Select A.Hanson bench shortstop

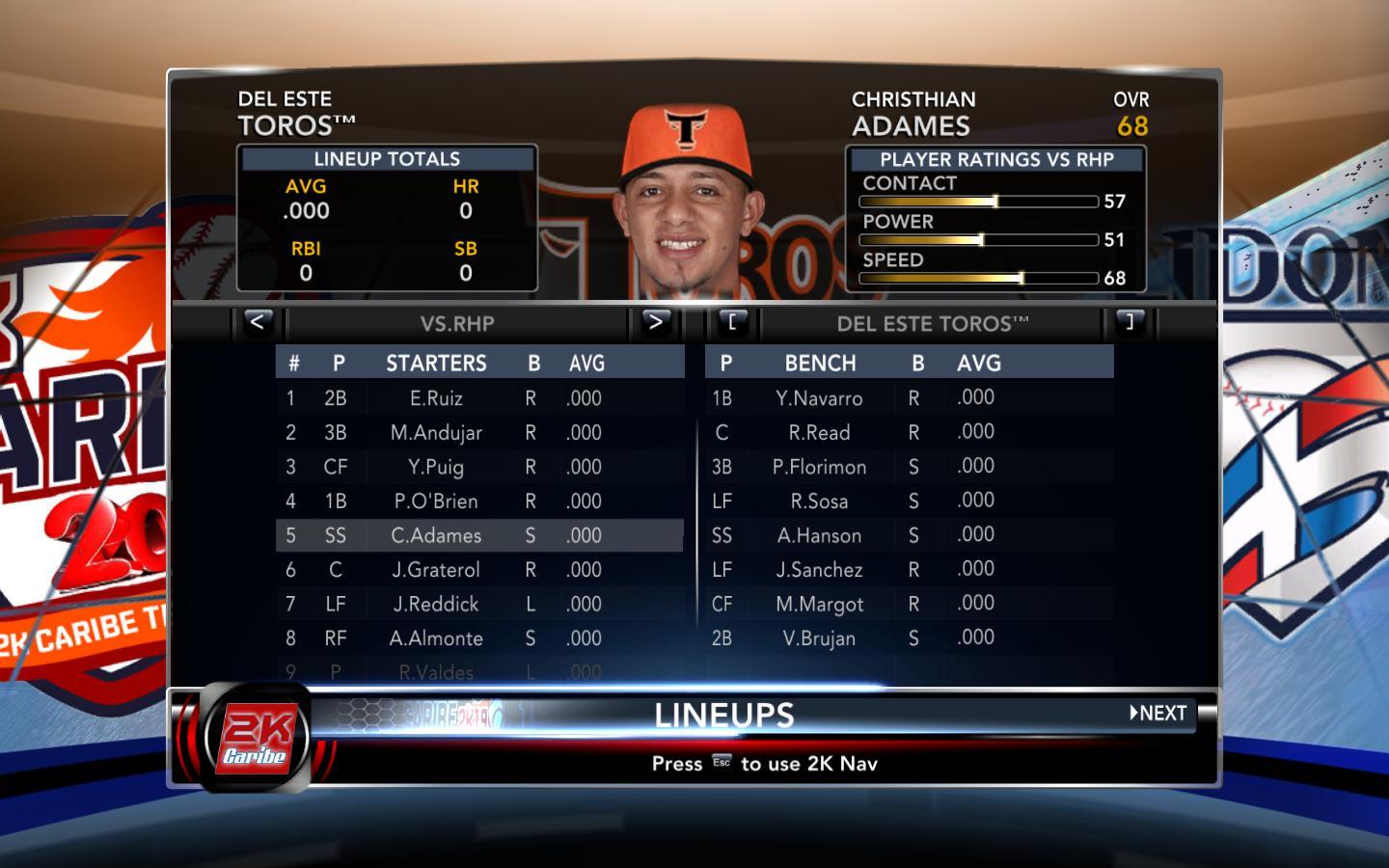[819, 535]
